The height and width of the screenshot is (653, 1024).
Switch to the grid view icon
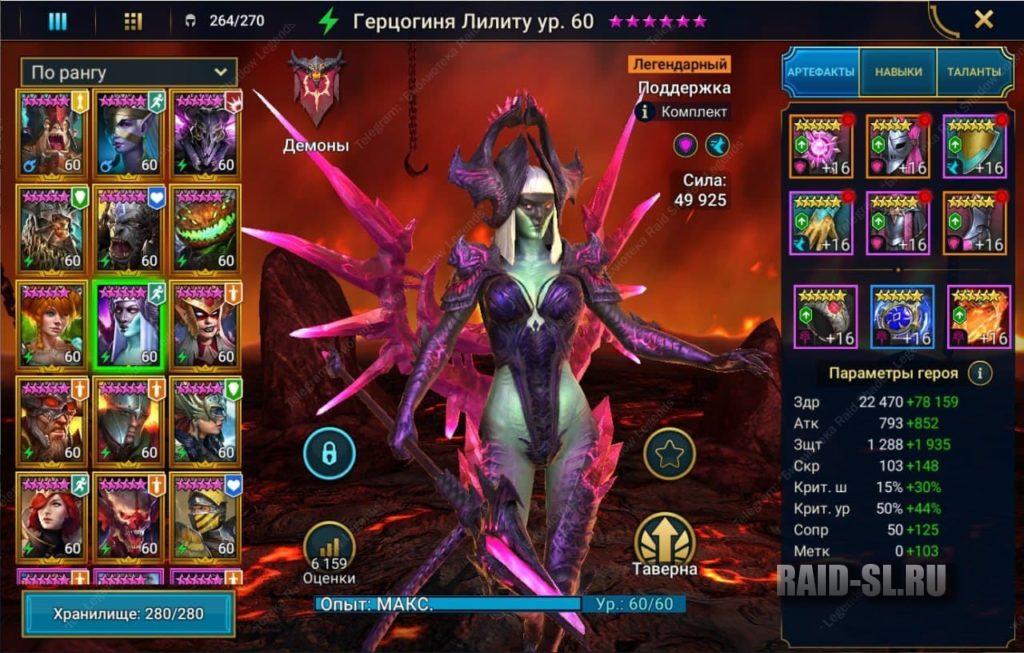tap(133, 20)
